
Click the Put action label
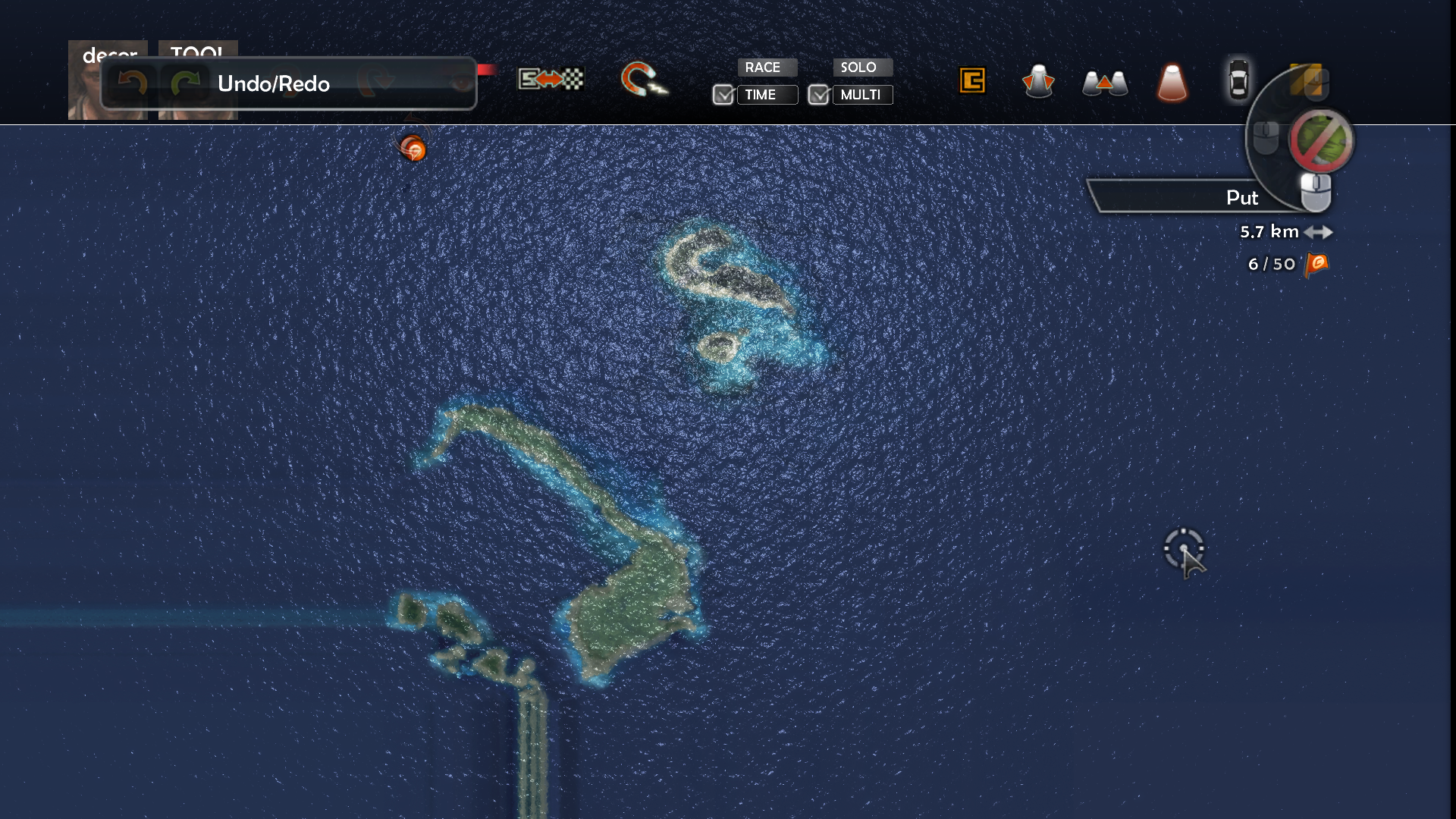tap(1241, 198)
